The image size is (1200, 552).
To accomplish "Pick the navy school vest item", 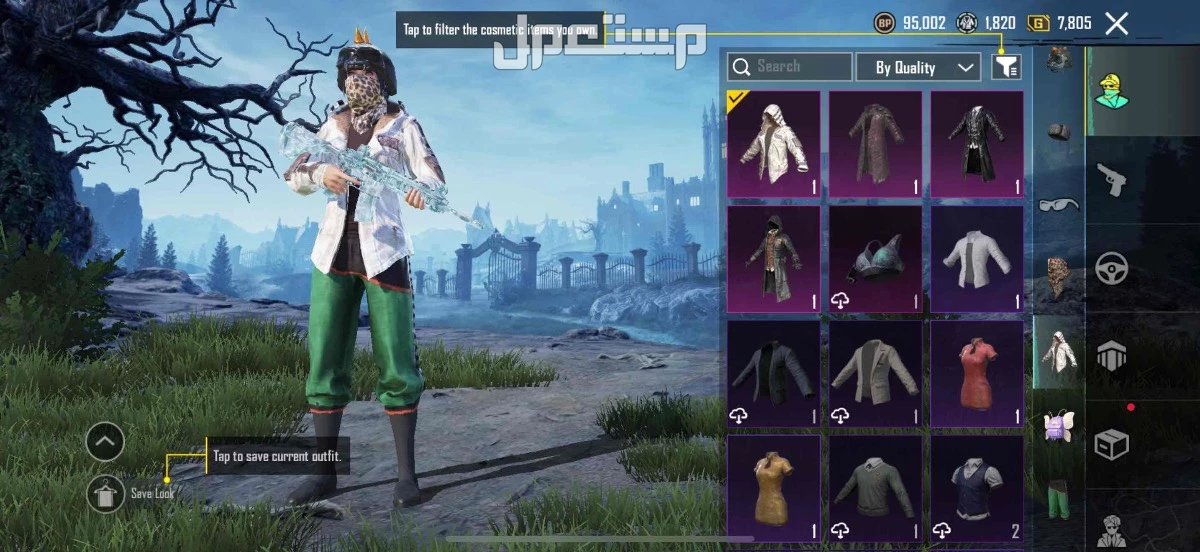I will [977, 486].
